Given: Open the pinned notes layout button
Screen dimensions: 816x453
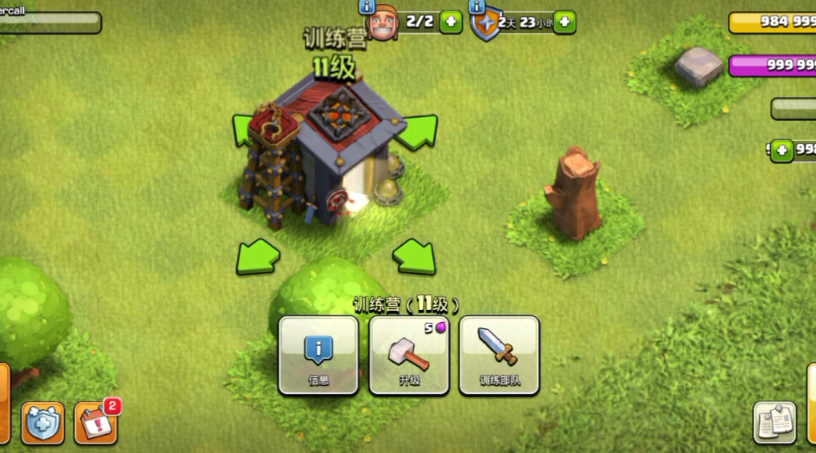Looking at the screenshot, I should pyautogui.click(x=773, y=422).
